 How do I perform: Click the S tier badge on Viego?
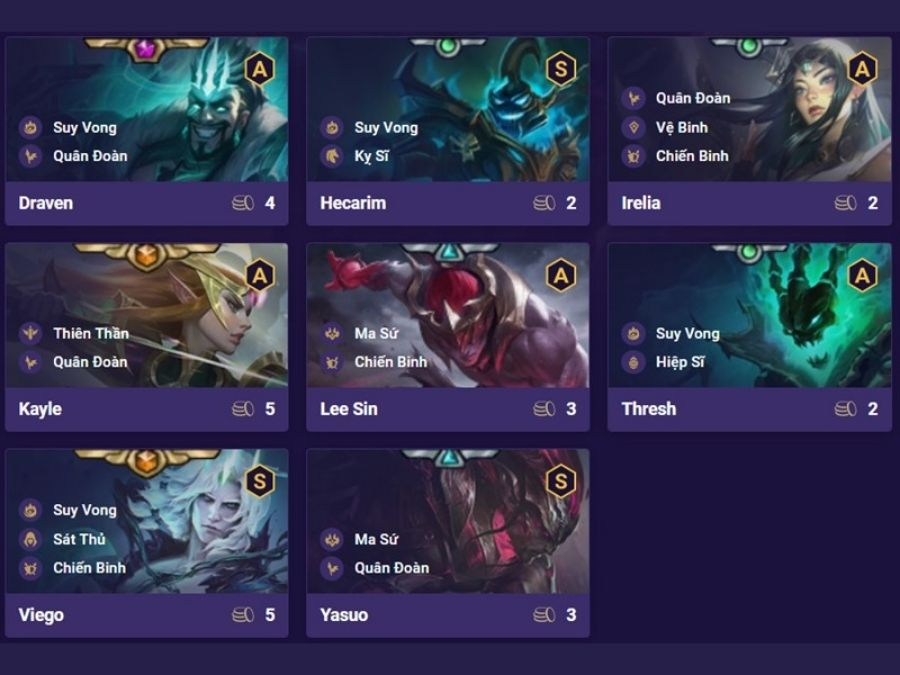pos(259,481)
